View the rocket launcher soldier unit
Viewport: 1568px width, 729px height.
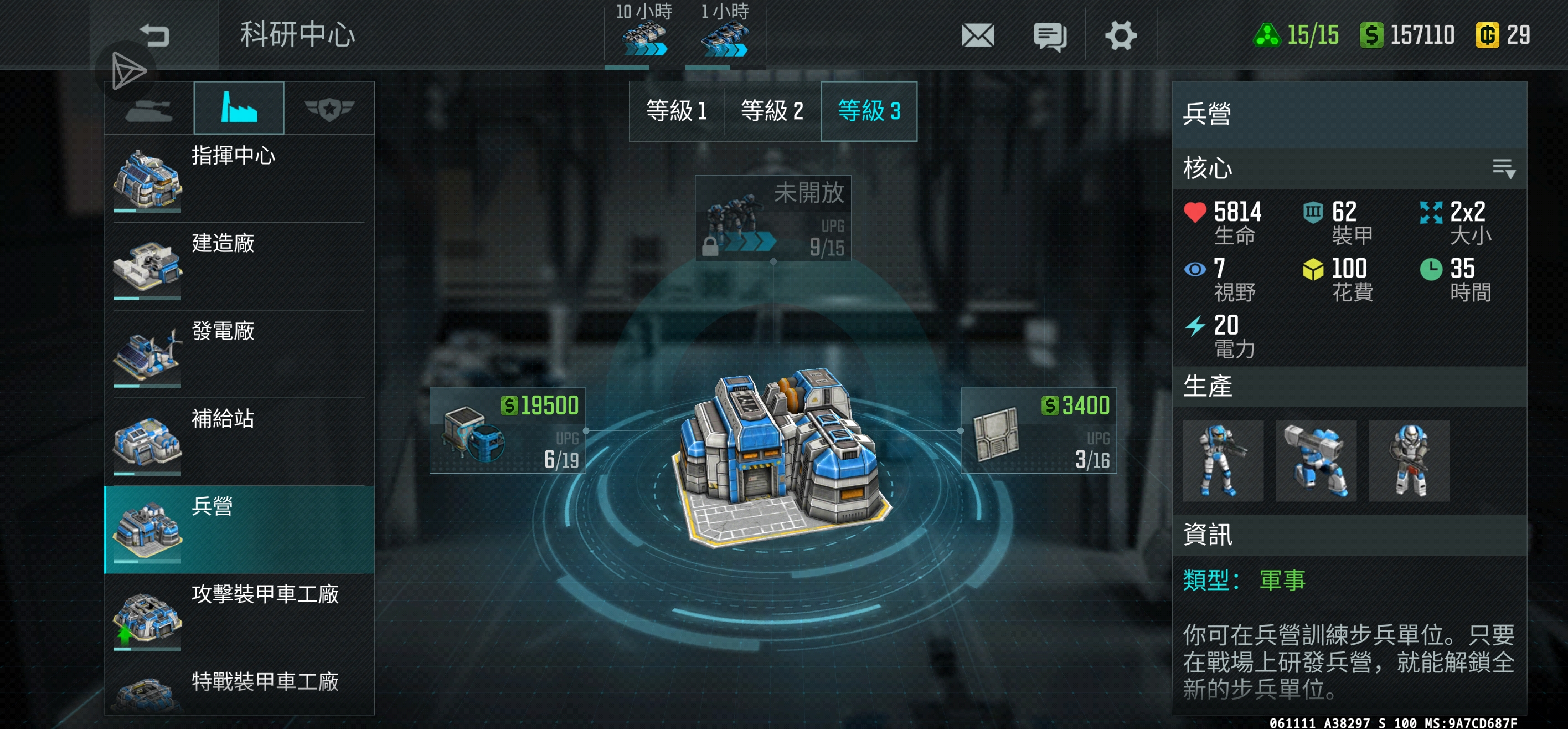[1316, 461]
